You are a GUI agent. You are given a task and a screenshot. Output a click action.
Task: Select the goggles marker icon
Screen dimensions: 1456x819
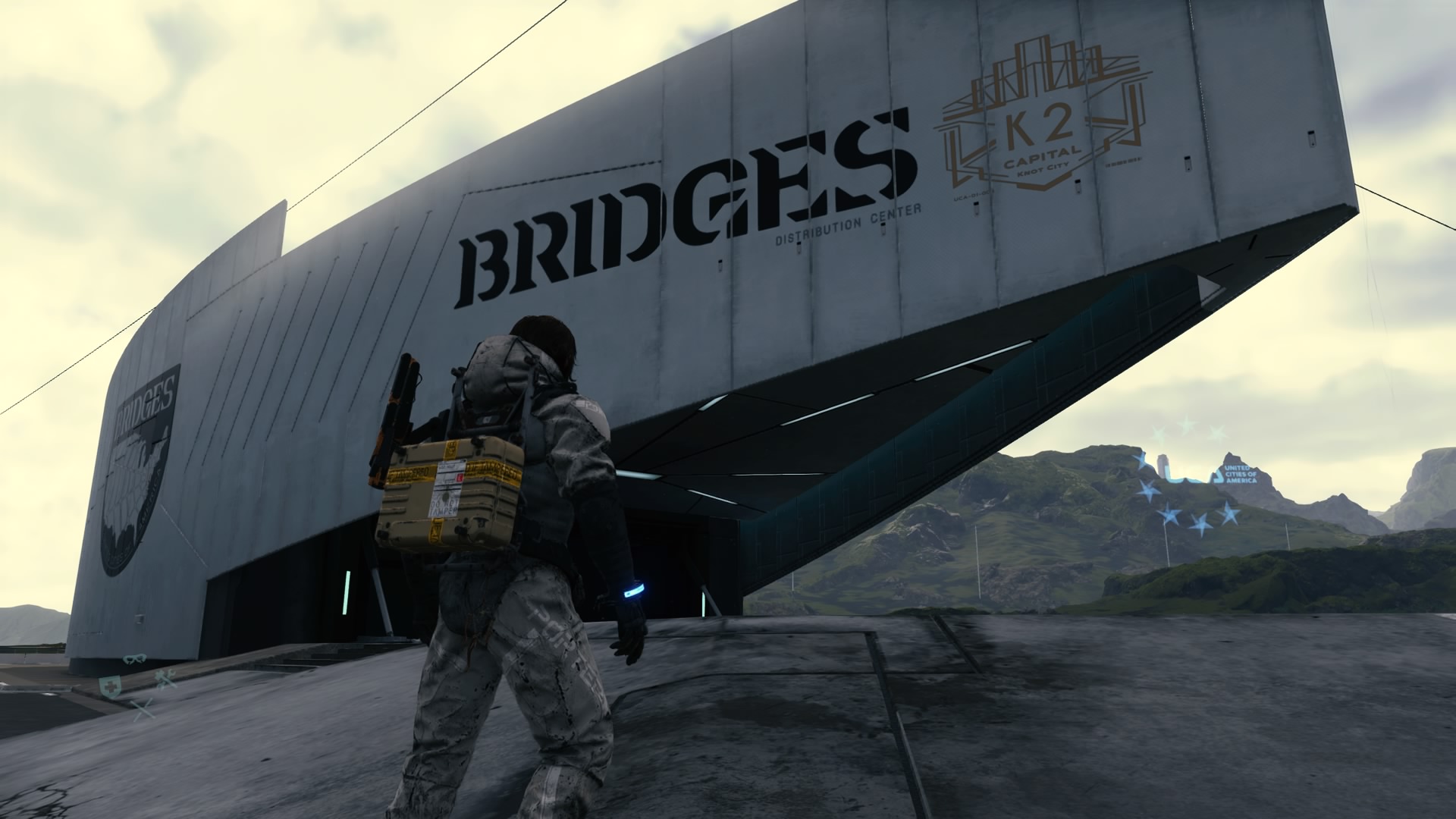click(134, 658)
